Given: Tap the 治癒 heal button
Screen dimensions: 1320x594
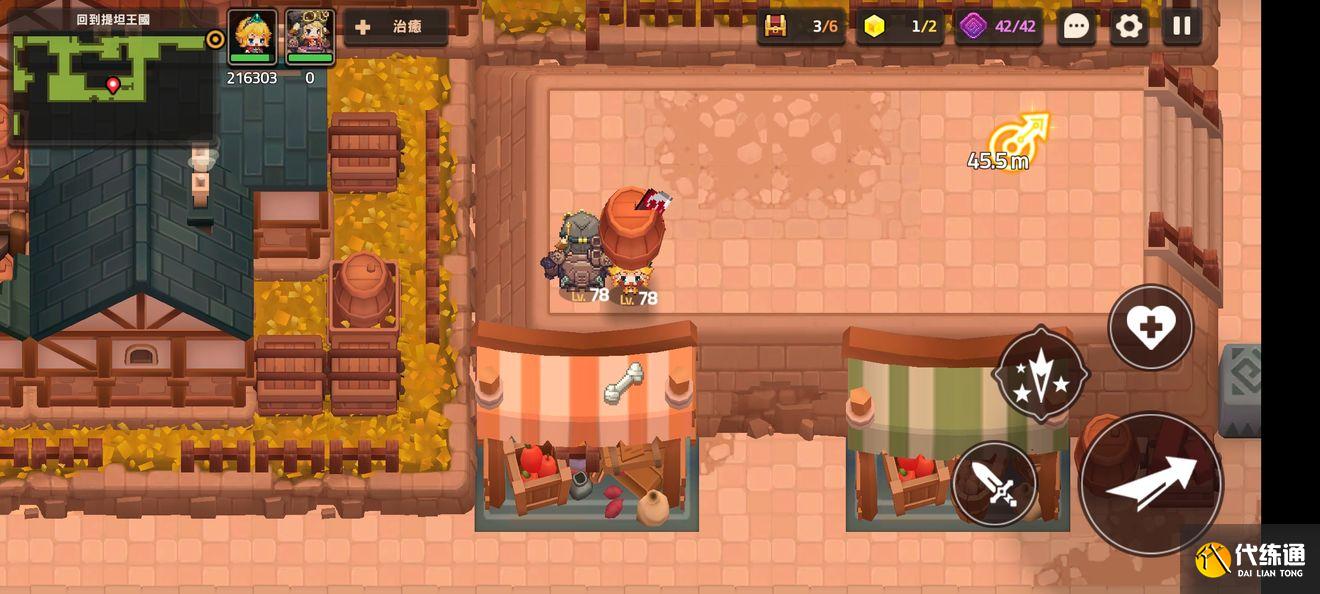Looking at the screenshot, I should [x=395, y=27].
